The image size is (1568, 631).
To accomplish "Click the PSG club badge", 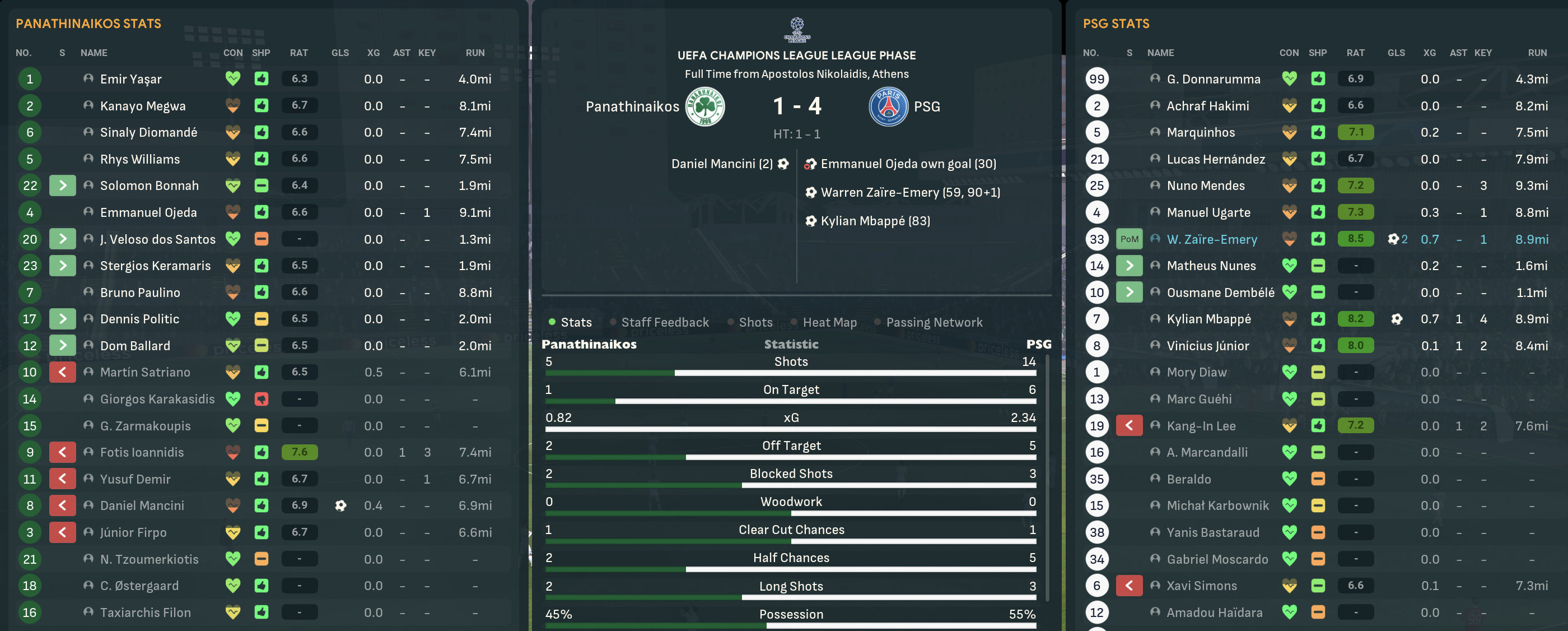I will click(x=888, y=106).
